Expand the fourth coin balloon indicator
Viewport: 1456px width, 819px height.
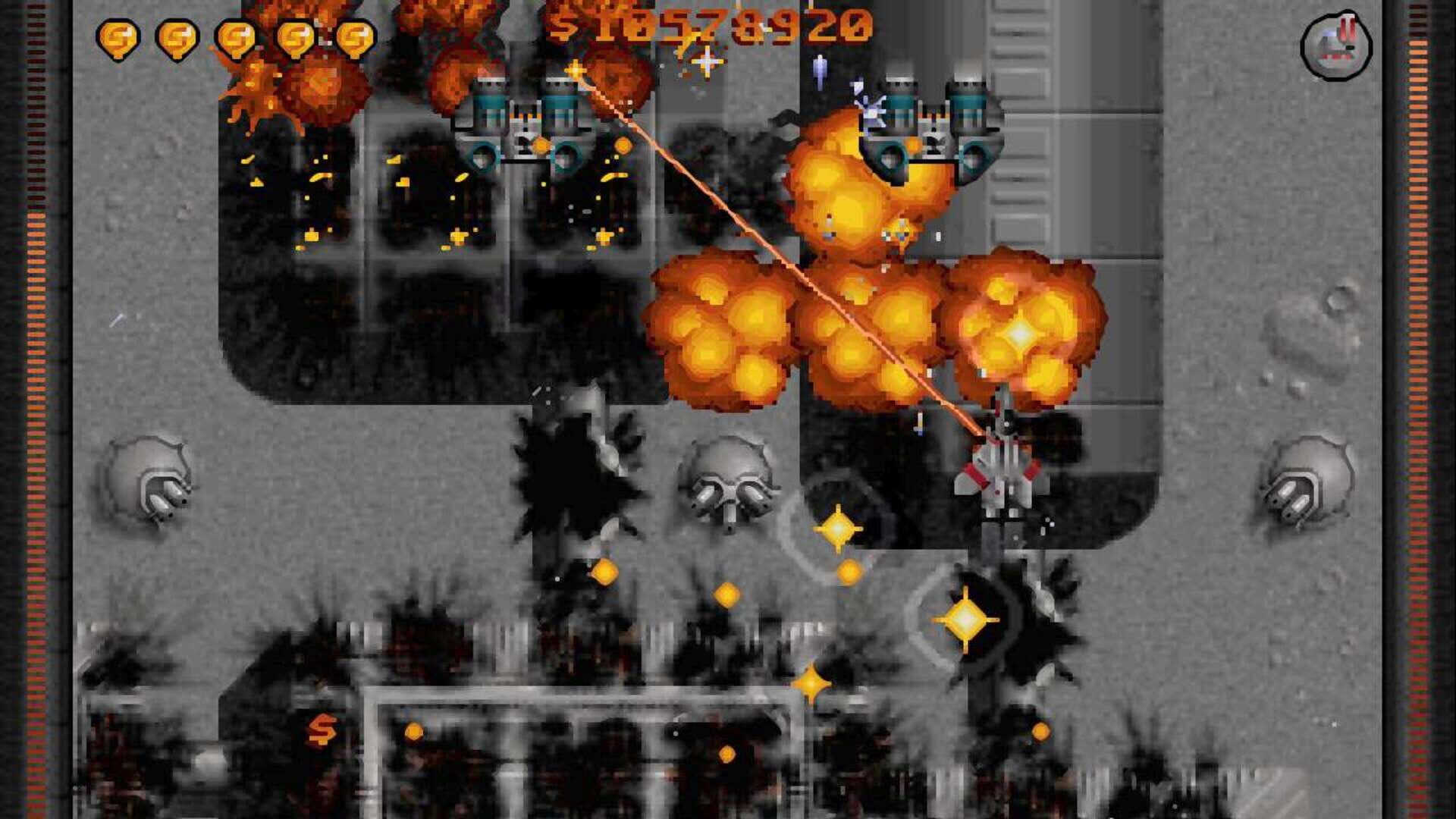[x=296, y=33]
